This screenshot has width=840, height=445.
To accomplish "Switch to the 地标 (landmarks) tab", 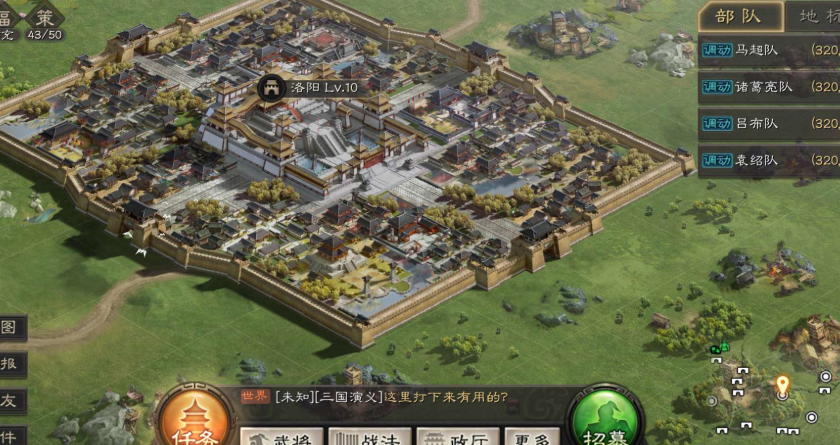I will coord(815,16).
